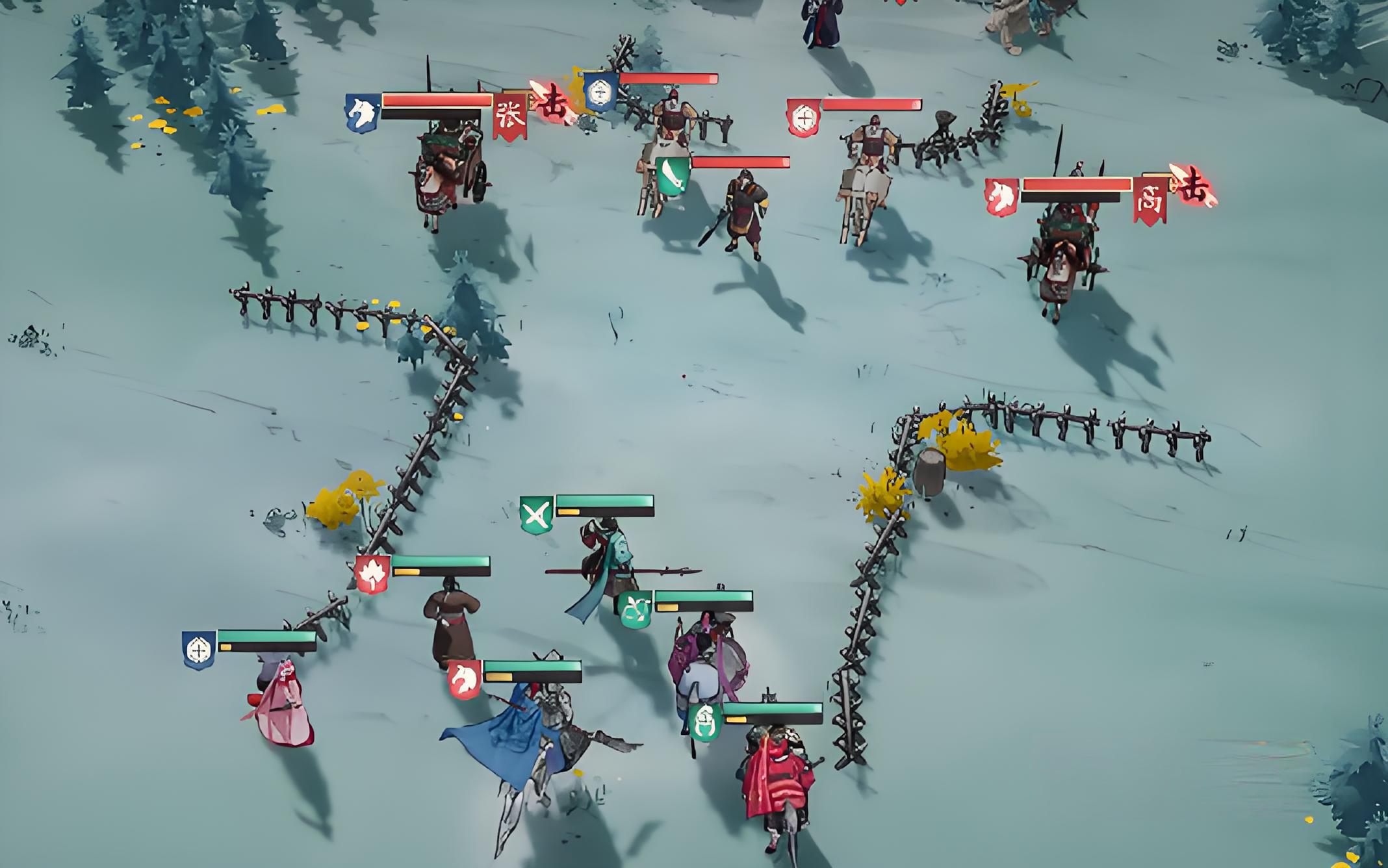Click the red 高 general banner

(x=1150, y=200)
